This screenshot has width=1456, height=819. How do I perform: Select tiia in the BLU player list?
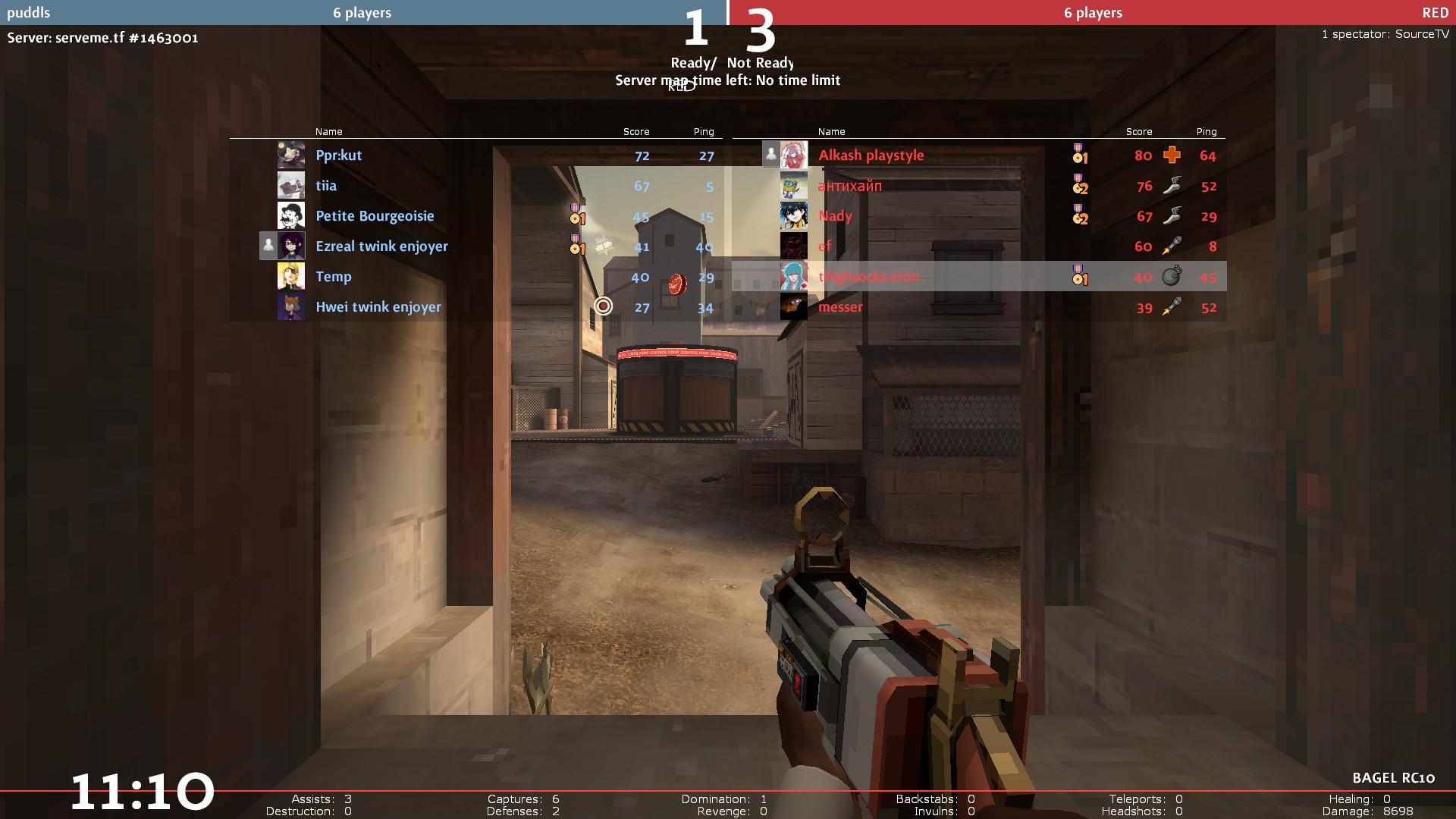coord(326,186)
